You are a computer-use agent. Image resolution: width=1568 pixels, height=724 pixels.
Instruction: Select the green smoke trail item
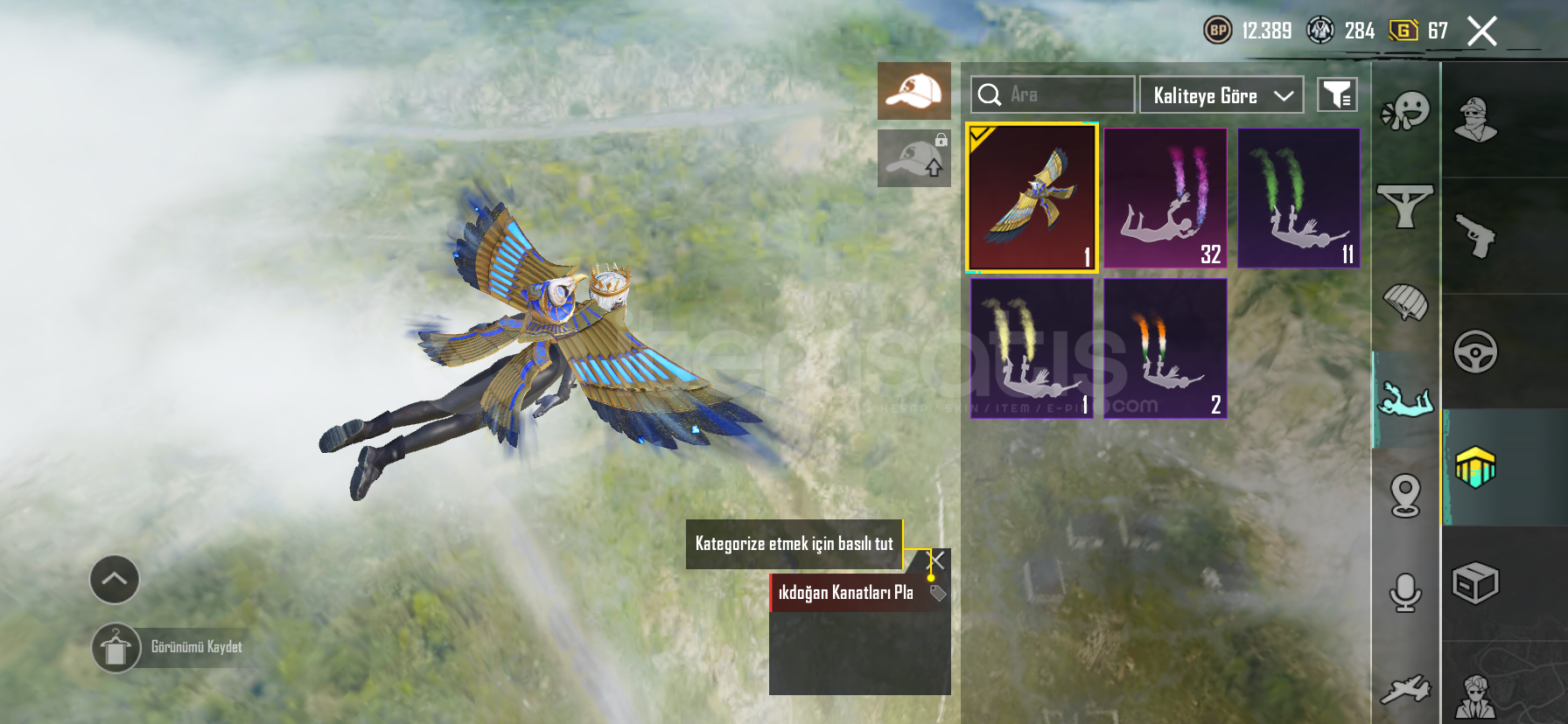coord(1298,198)
